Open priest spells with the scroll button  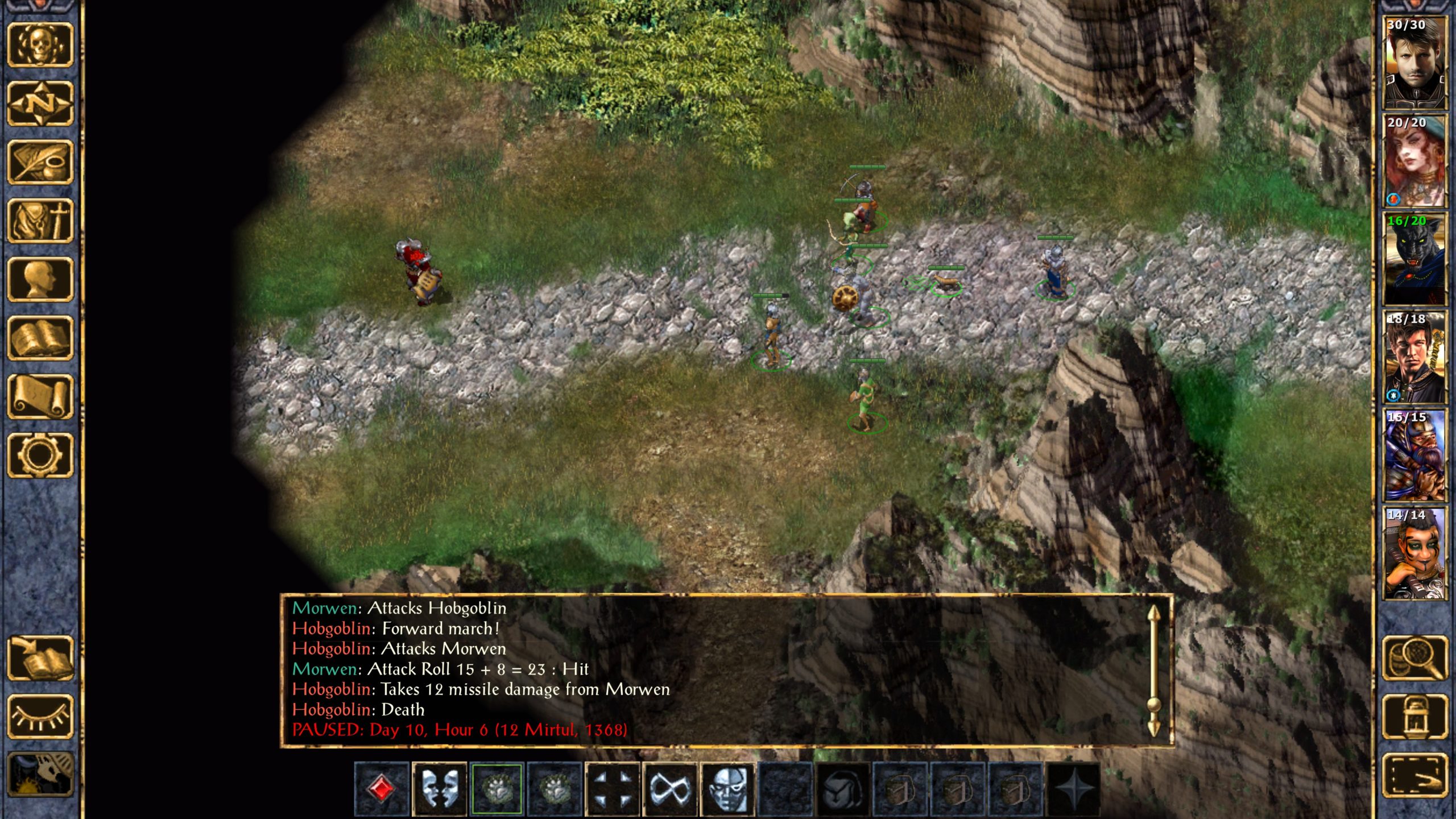click(x=40, y=396)
